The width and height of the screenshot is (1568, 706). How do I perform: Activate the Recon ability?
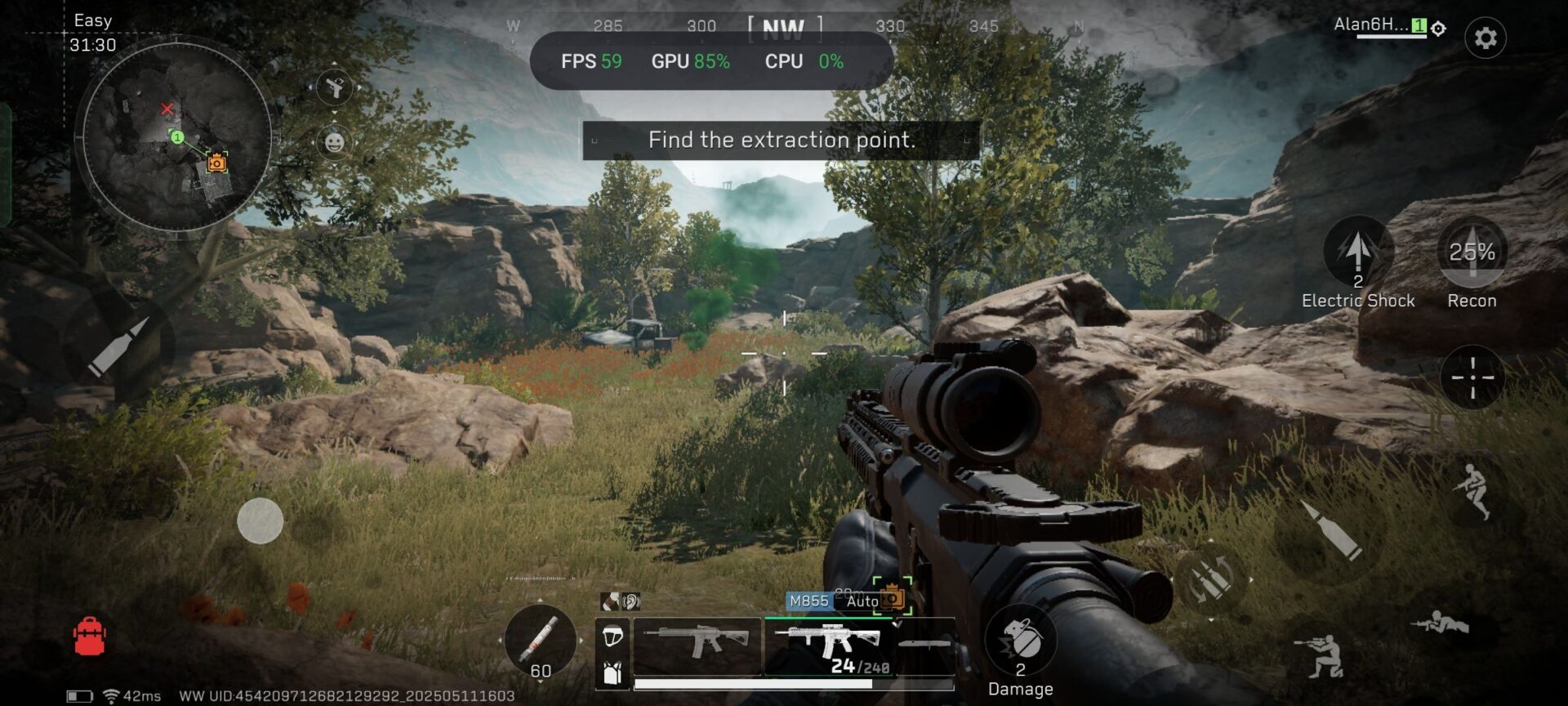pos(1472,252)
